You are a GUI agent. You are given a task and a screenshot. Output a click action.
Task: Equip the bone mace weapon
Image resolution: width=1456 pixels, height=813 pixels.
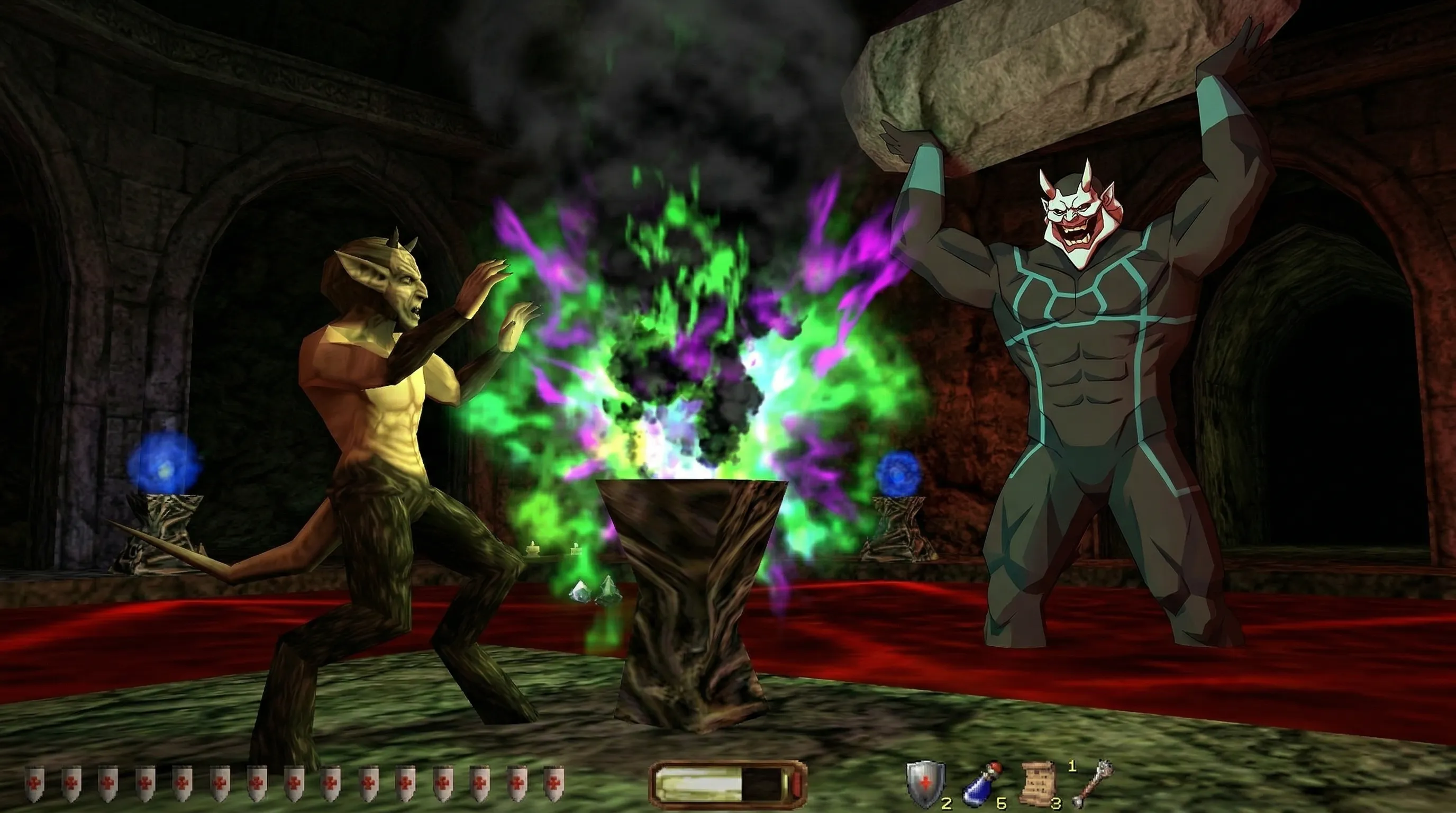[1093, 783]
